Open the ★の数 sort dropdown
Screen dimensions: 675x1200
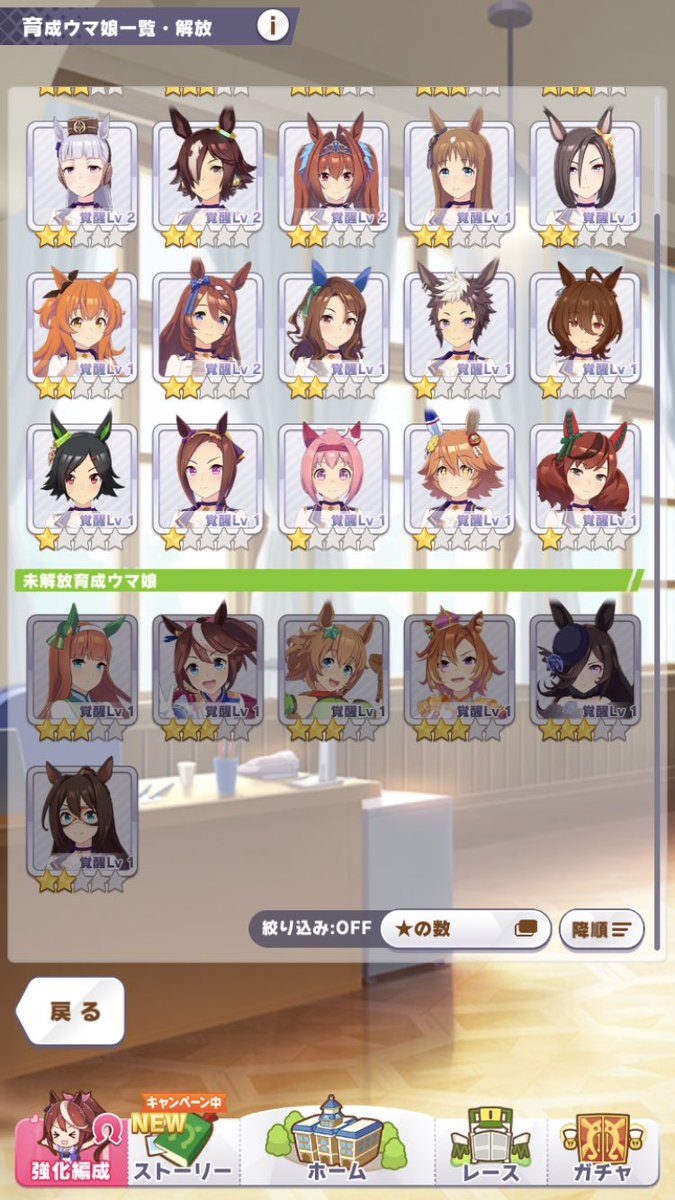click(463, 928)
